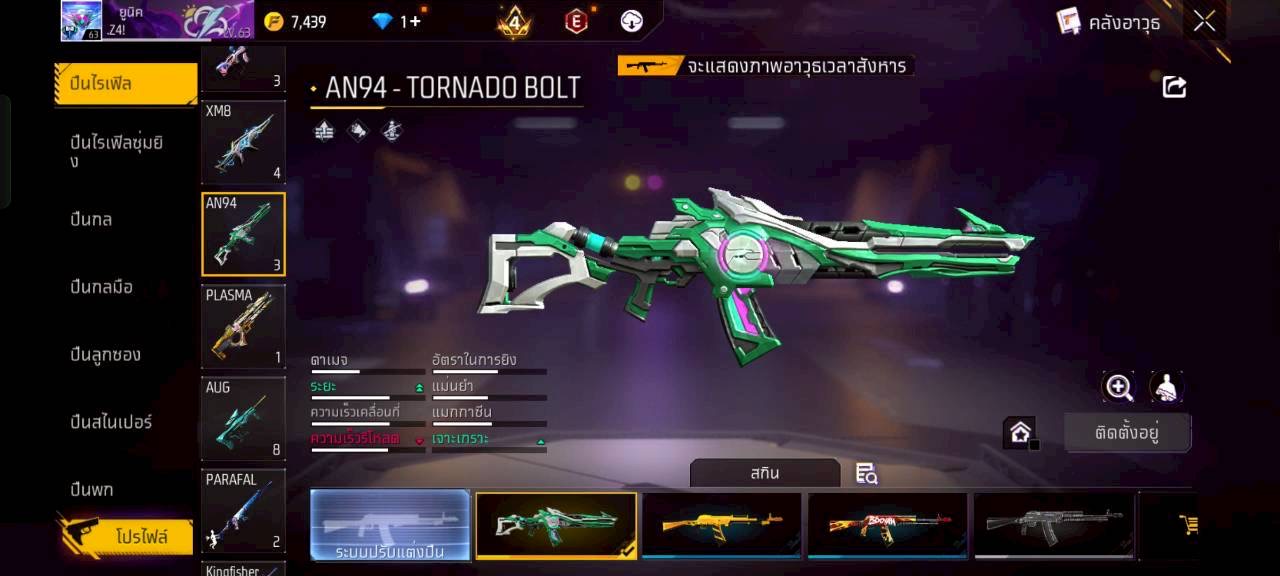This screenshot has width=1280, height=576.
Task: Open the ระบบปรับแต่งปืน gun customization tile
Action: pyautogui.click(x=390, y=524)
